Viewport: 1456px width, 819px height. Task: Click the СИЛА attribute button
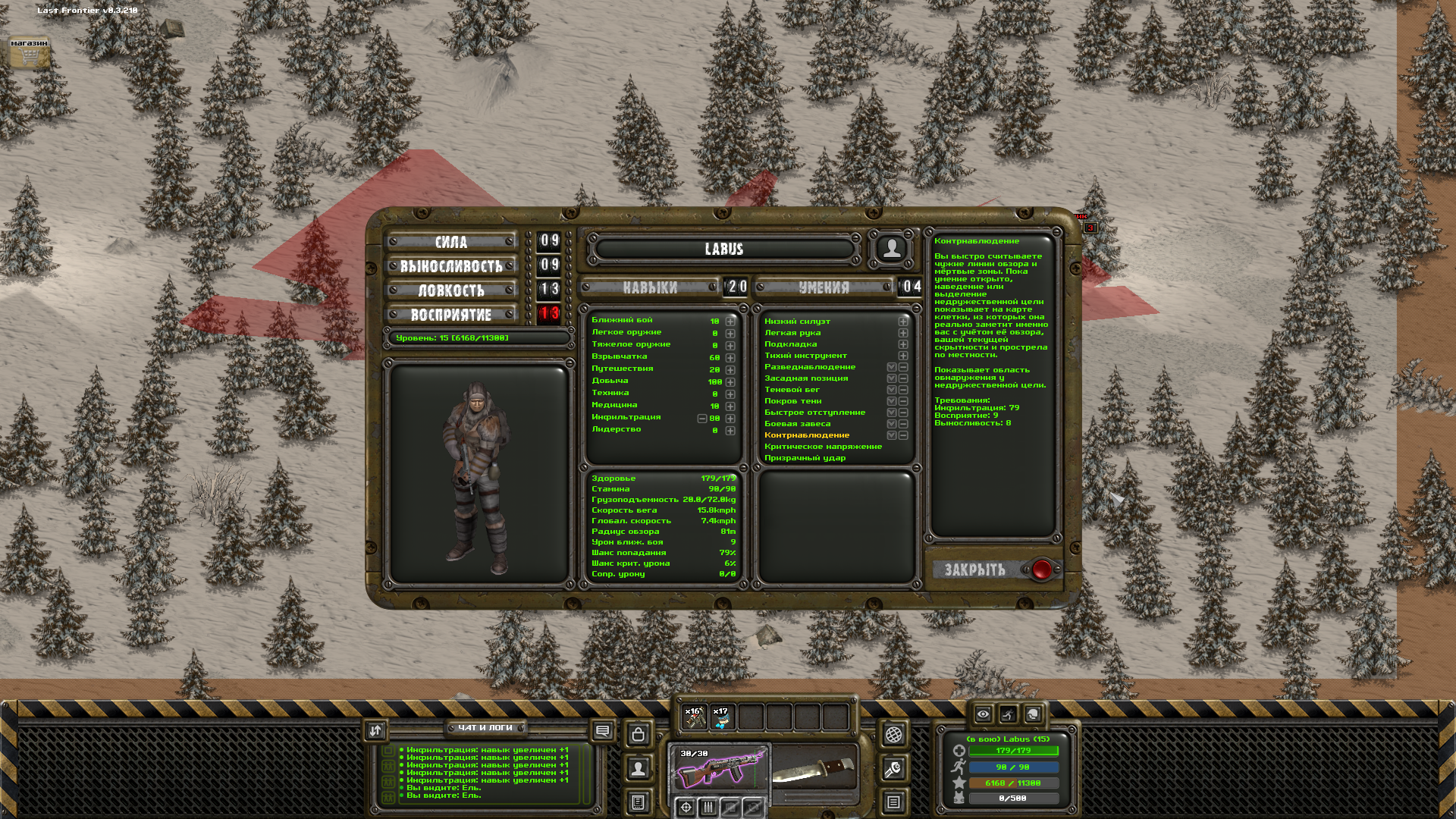pos(451,242)
